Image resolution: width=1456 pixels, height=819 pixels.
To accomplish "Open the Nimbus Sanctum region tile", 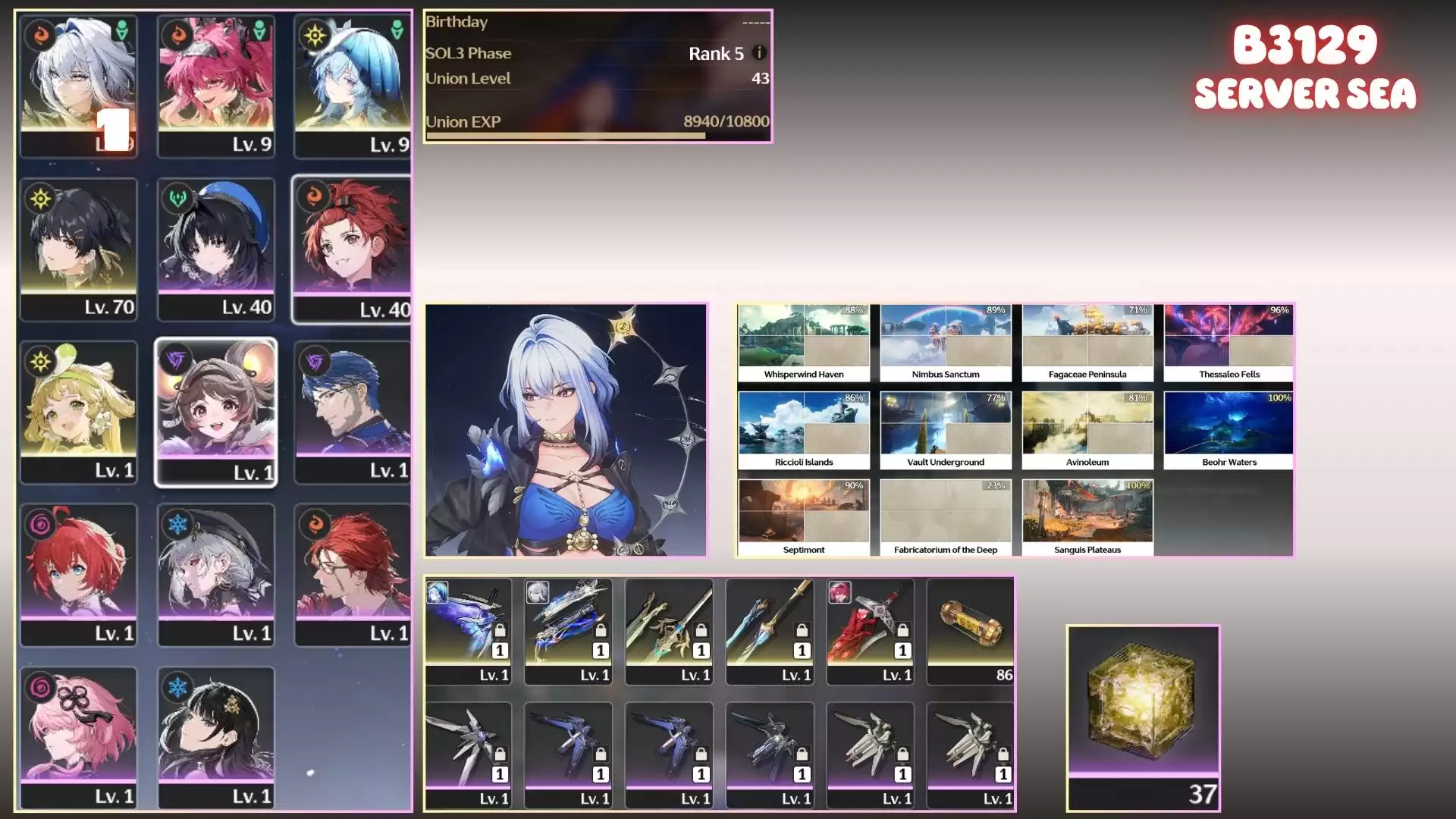I will pos(946,343).
